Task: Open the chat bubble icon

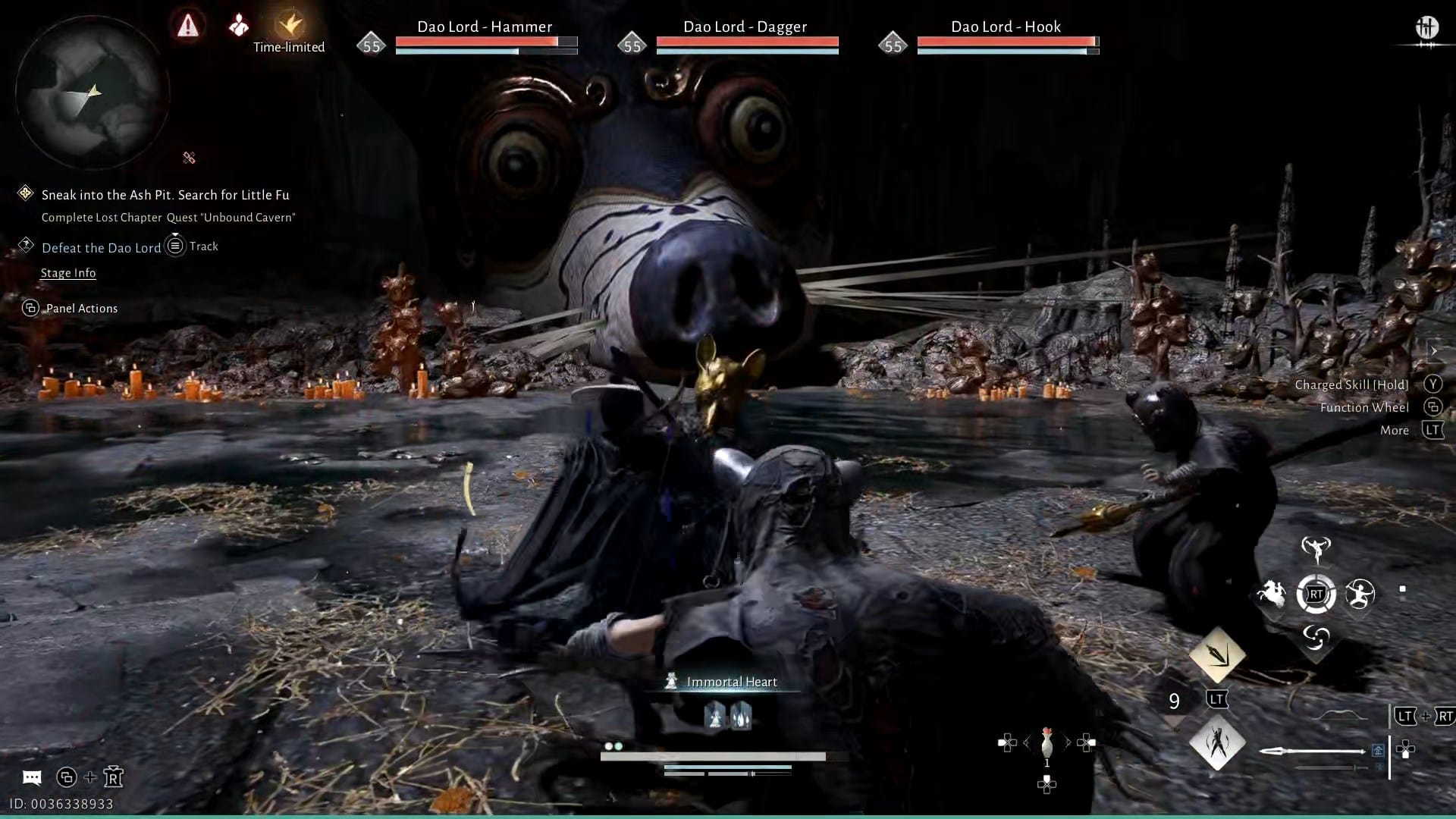Action: (x=32, y=777)
